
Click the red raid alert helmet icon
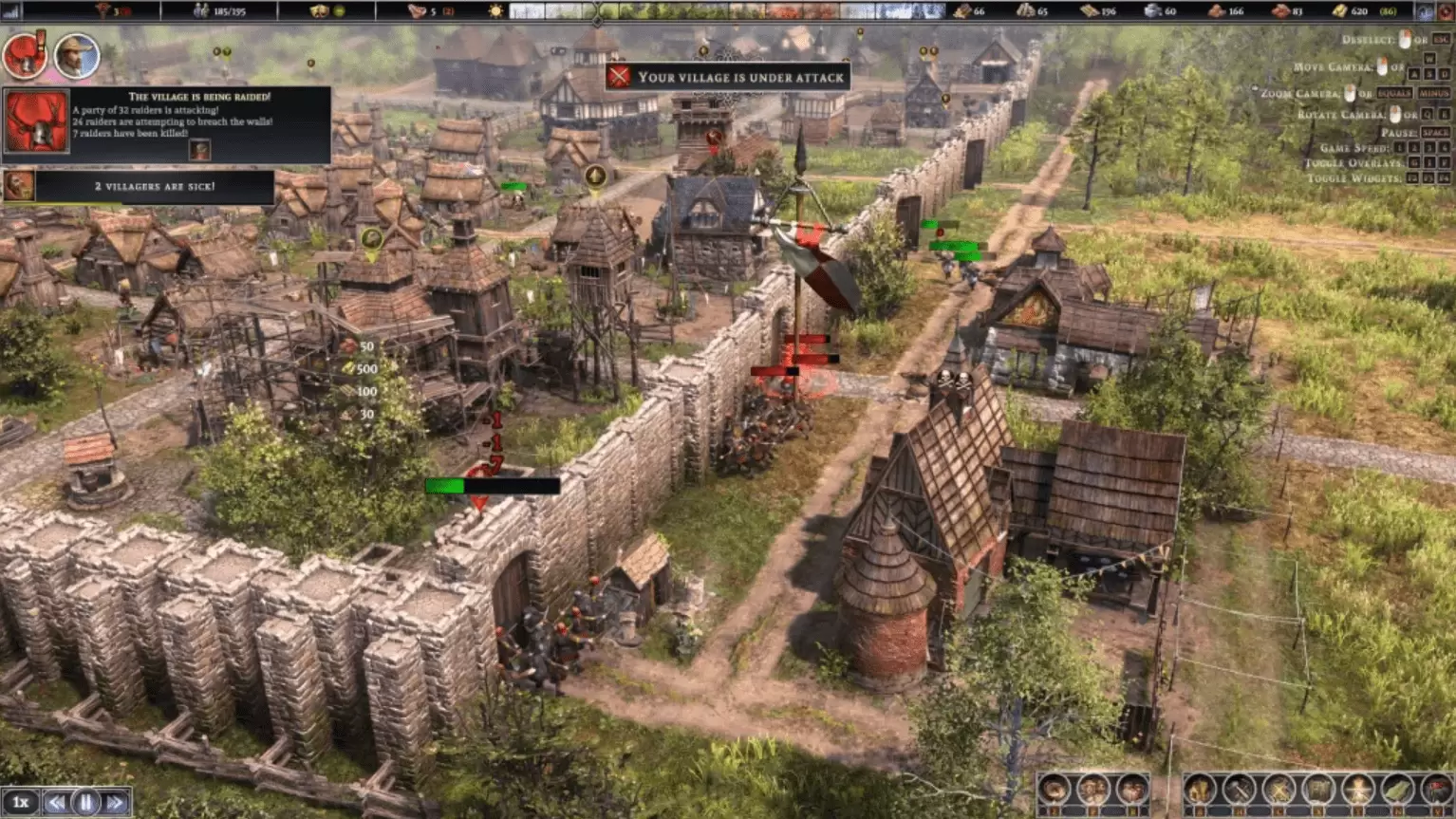click(24, 57)
